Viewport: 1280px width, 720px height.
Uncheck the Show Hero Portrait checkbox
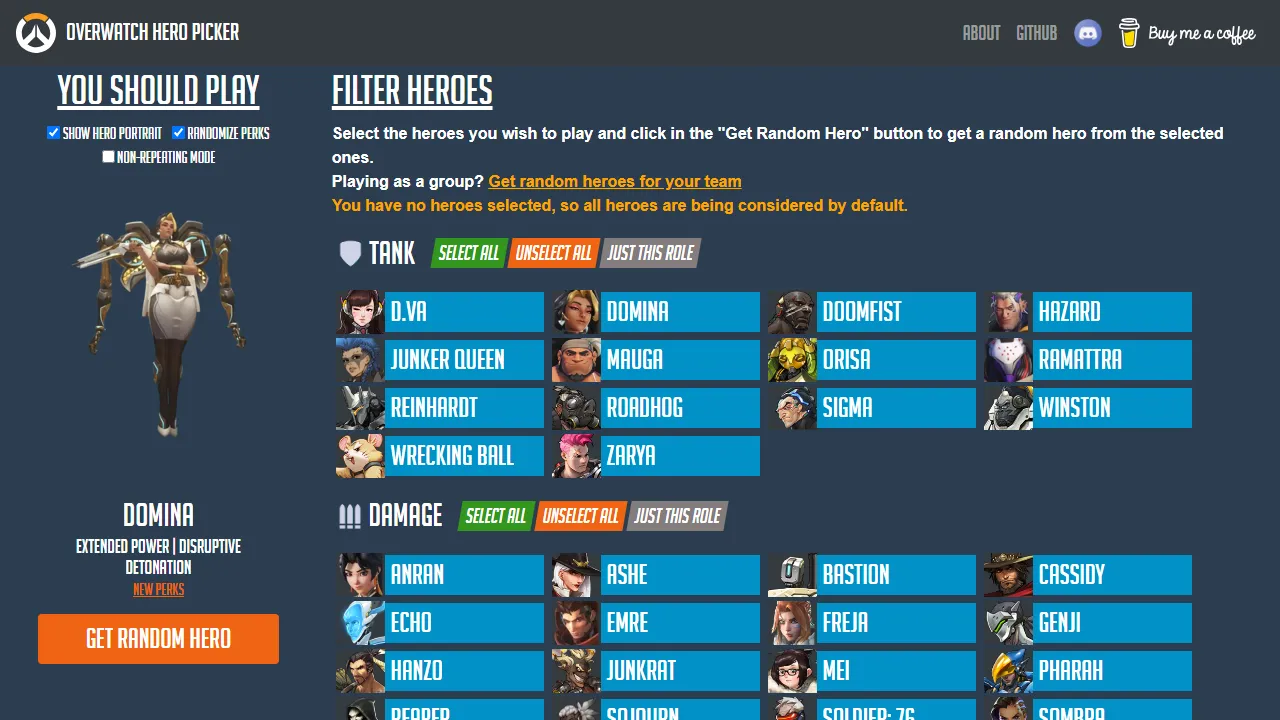pos(53,132)
